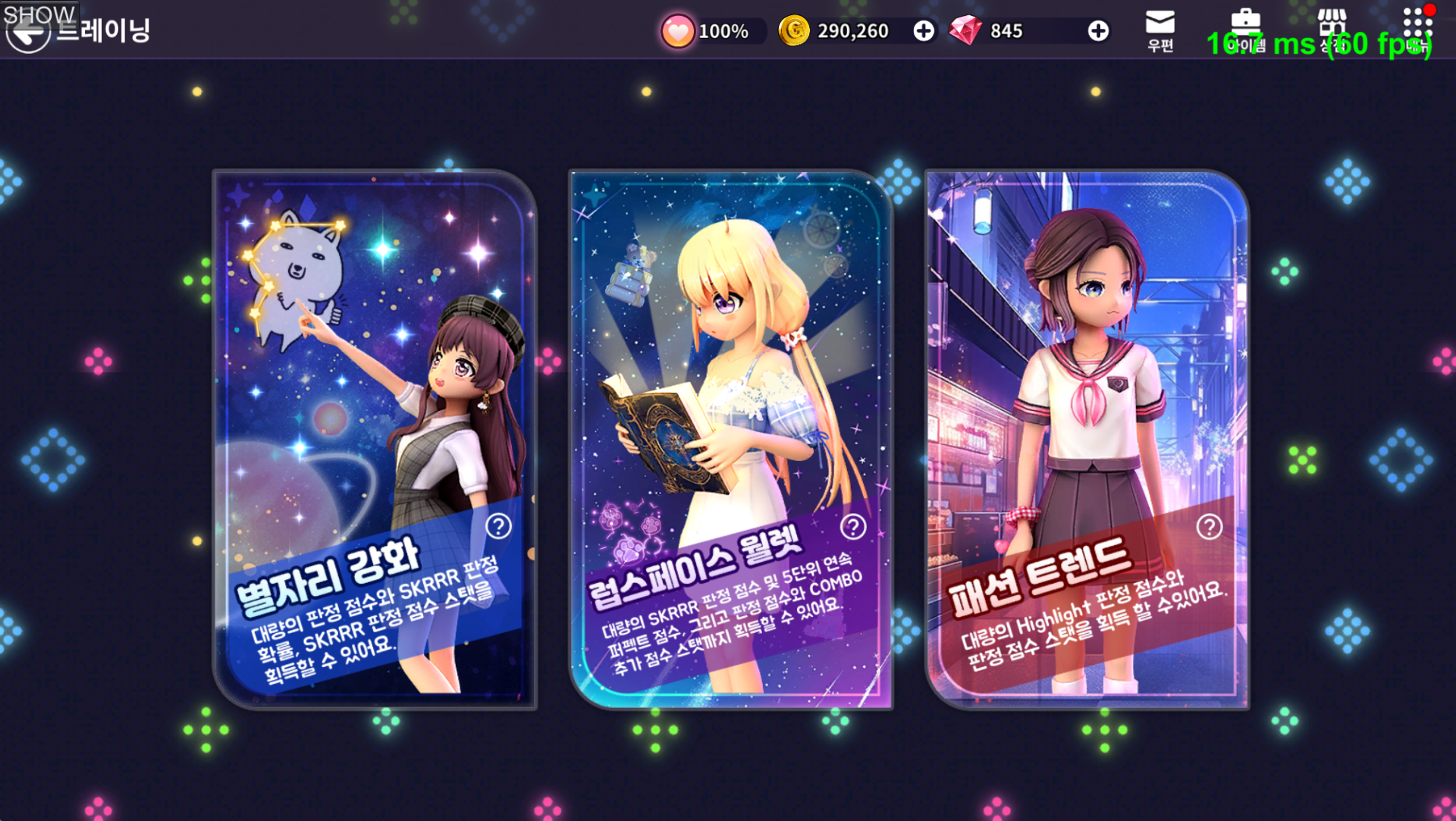Image resolution: width=1456 pixels, height=821 pixels.
Task: Add more gold coins with plus button
Action: pos(923,31)
